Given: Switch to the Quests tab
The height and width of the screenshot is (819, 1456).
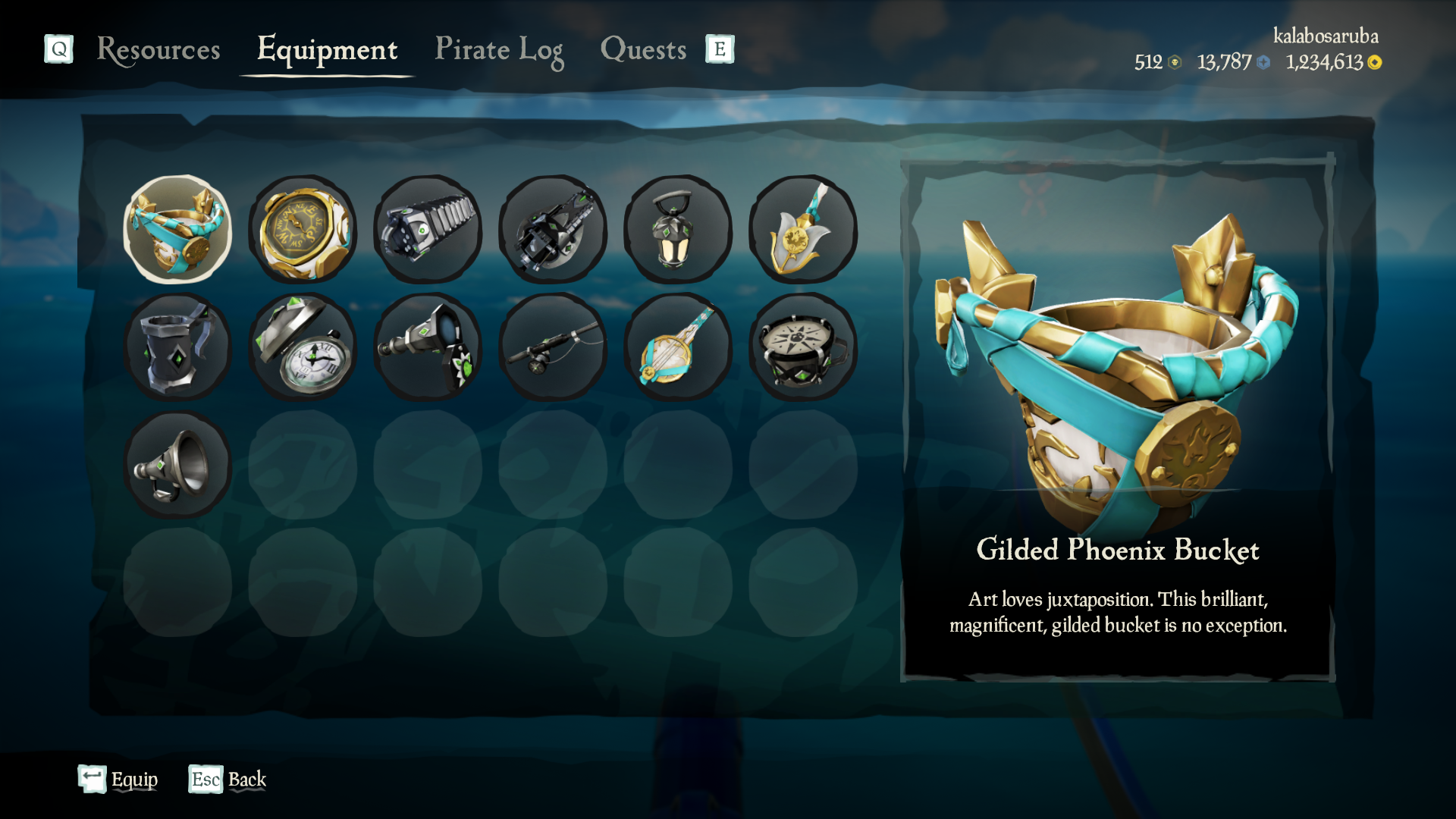Looking at the screenshot, I should click(643, 50).
